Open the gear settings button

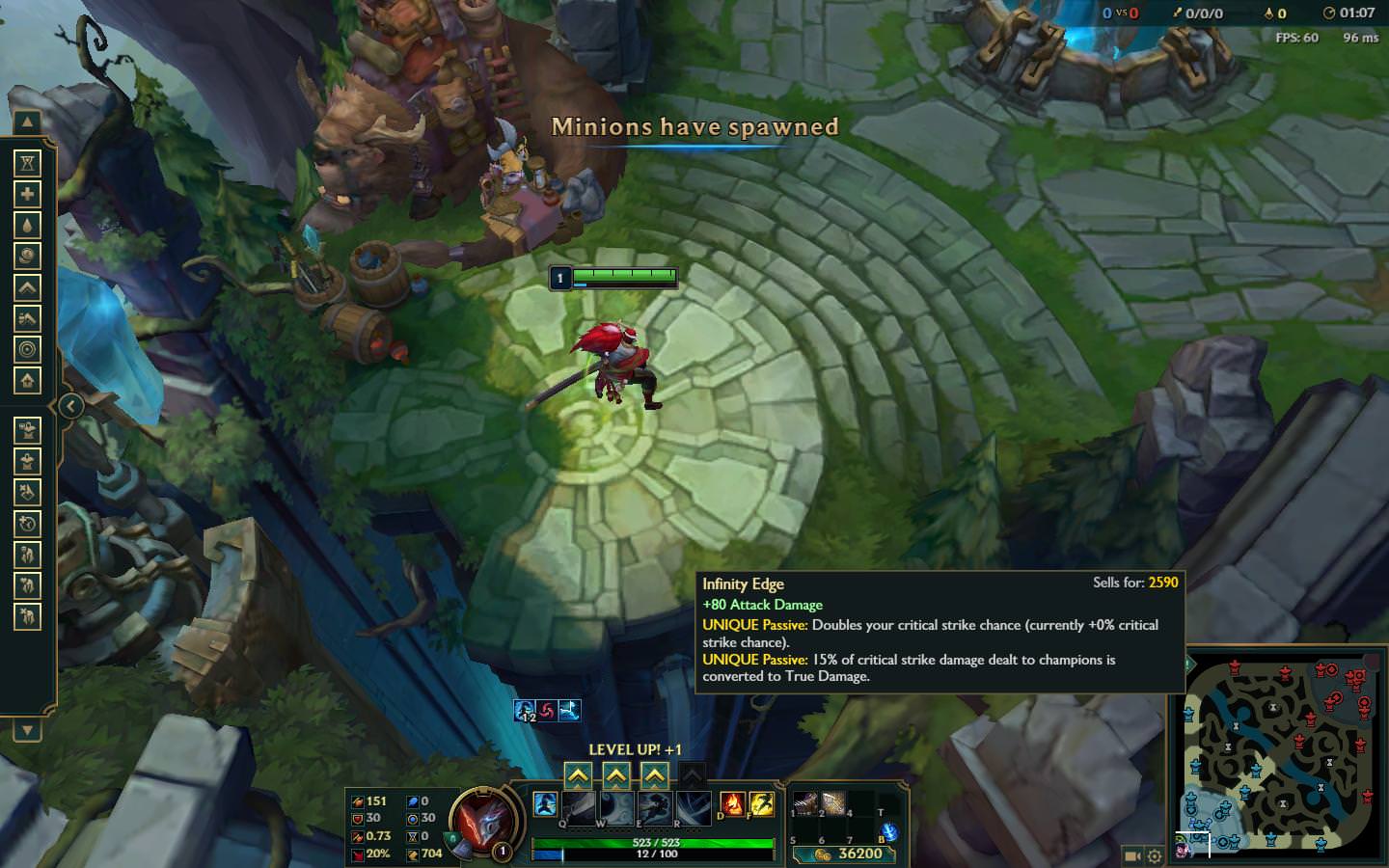1155,855
